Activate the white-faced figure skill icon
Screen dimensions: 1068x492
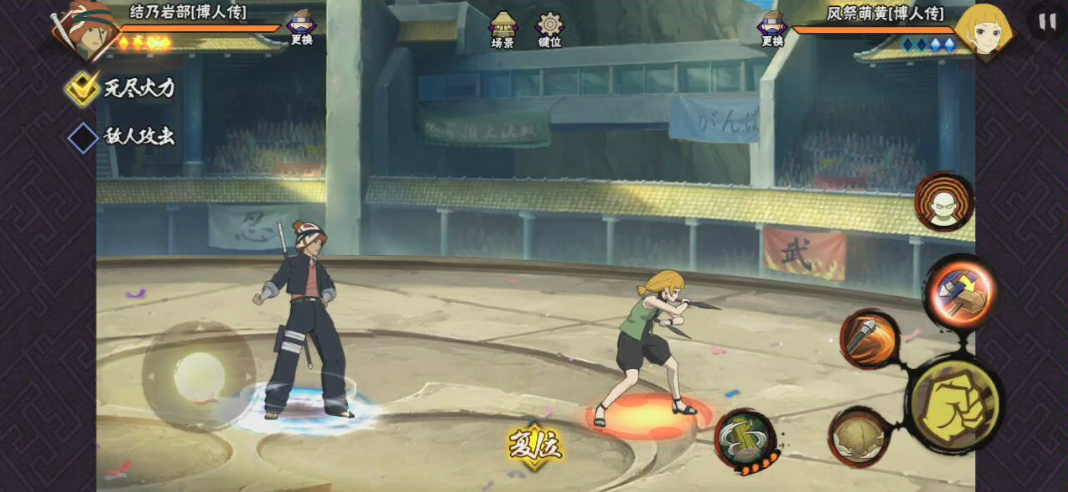pos(943,201)
